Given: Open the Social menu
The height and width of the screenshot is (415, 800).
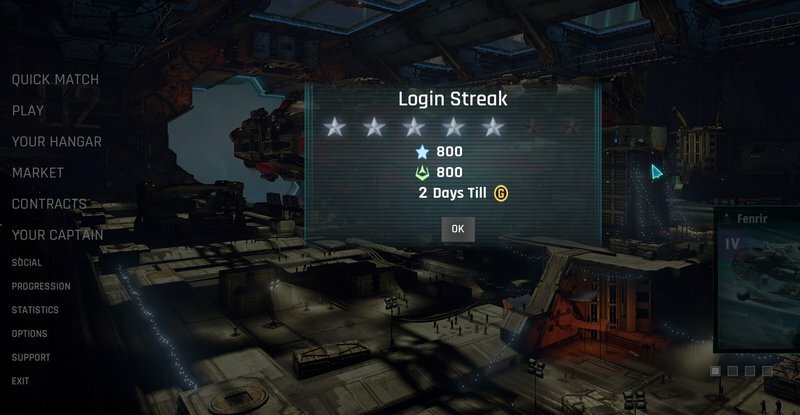Looking at the screenshot, I should tap(27, 262).
